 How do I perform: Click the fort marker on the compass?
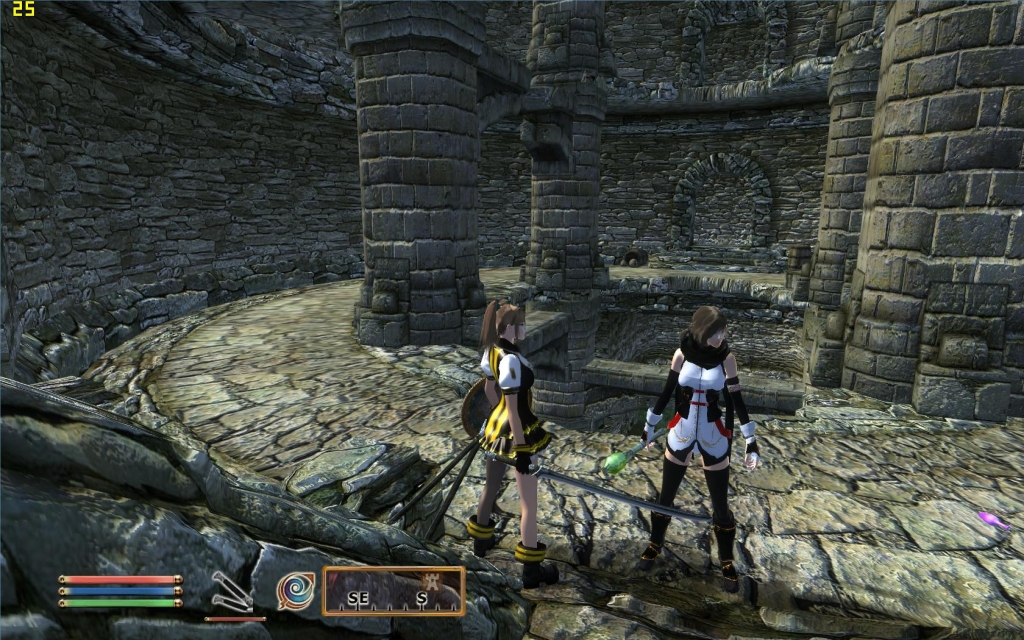pyautogui.click(x=433, y=581)
